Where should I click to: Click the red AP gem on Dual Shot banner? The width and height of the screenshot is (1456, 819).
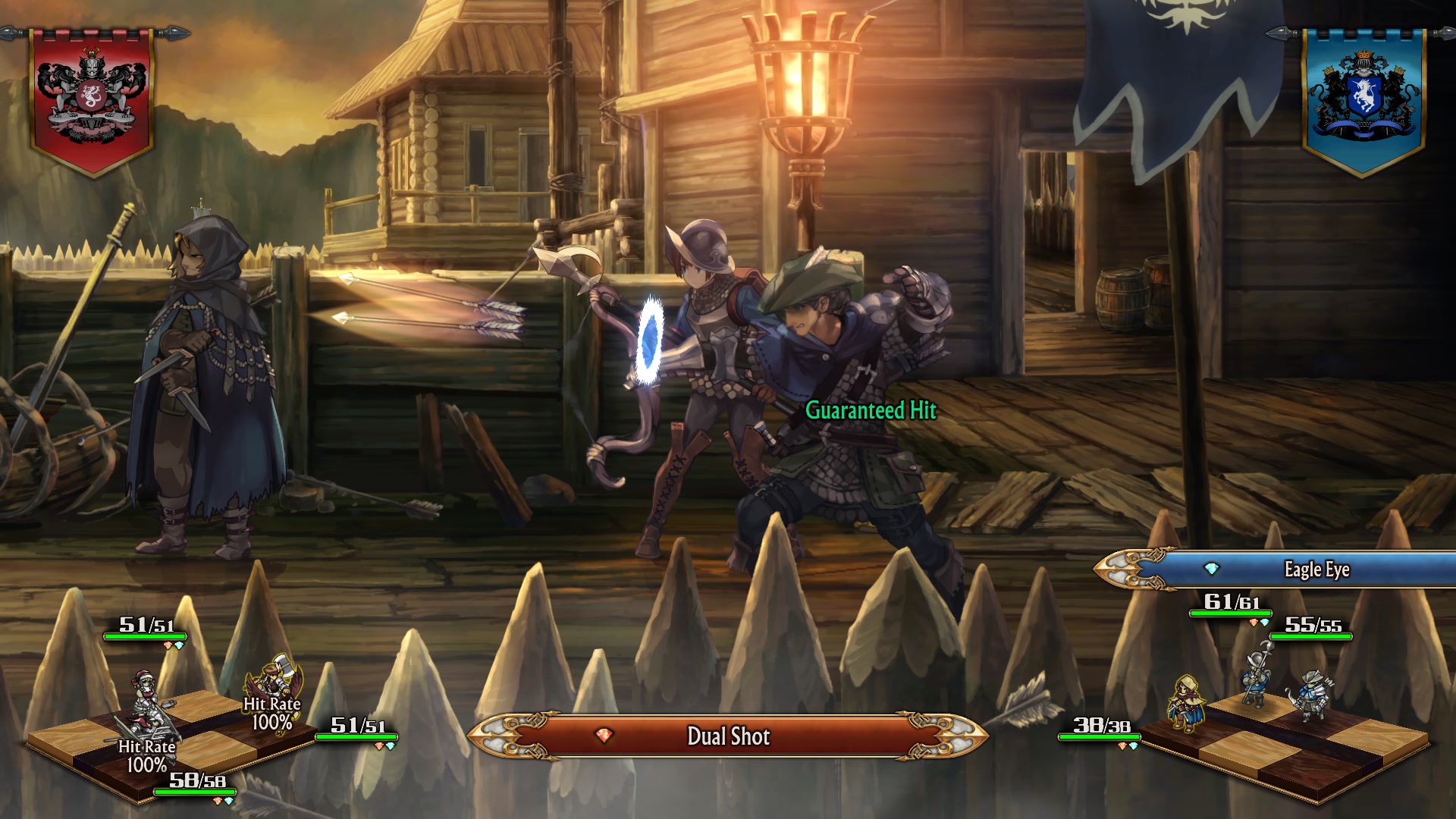pos(602,735)
